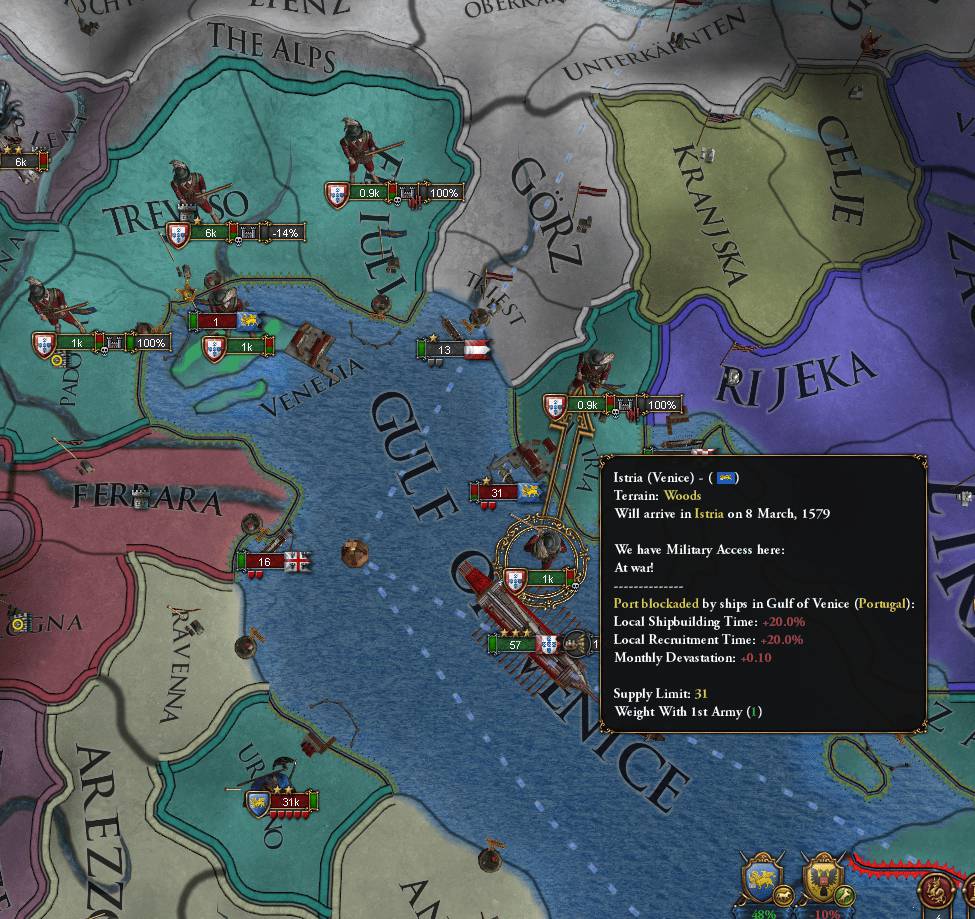Image resolution: width=975 pixels, height=919 pixels.
Task: Select the Portuguese 57-ship fleet banner
Action: click(520, 645)
